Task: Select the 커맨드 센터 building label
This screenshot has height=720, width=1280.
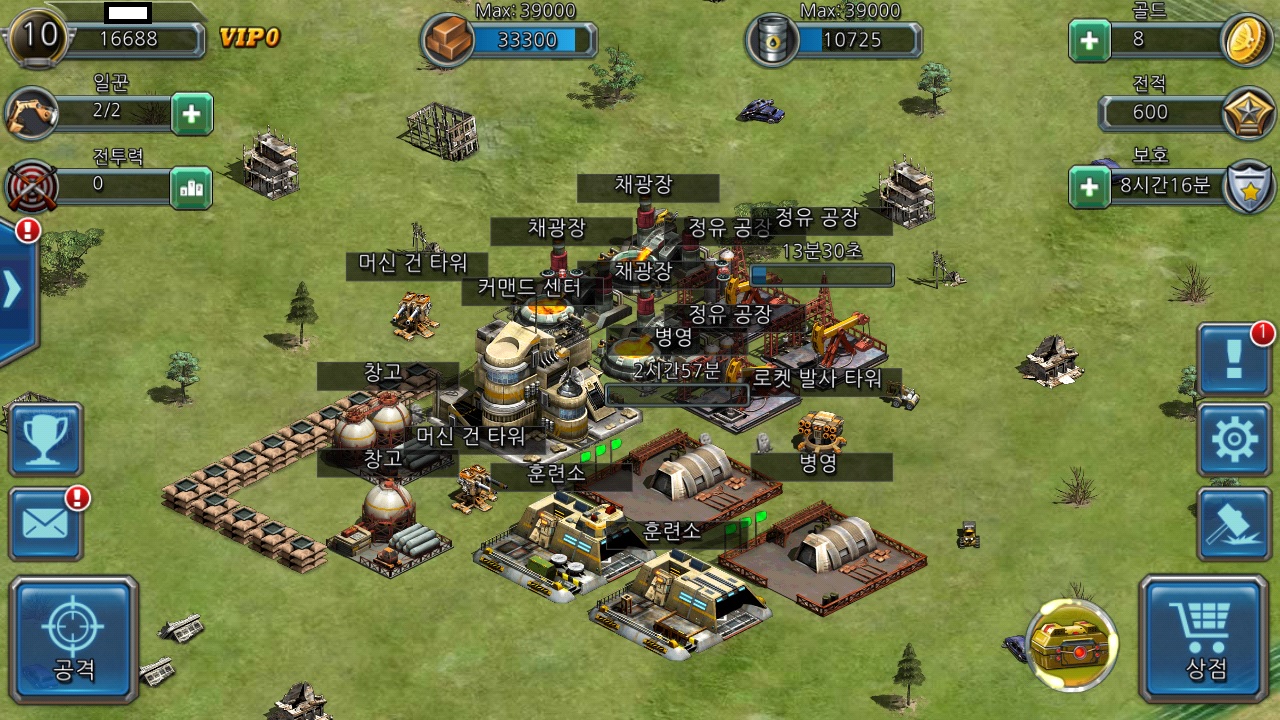Action: pos(529,288)
